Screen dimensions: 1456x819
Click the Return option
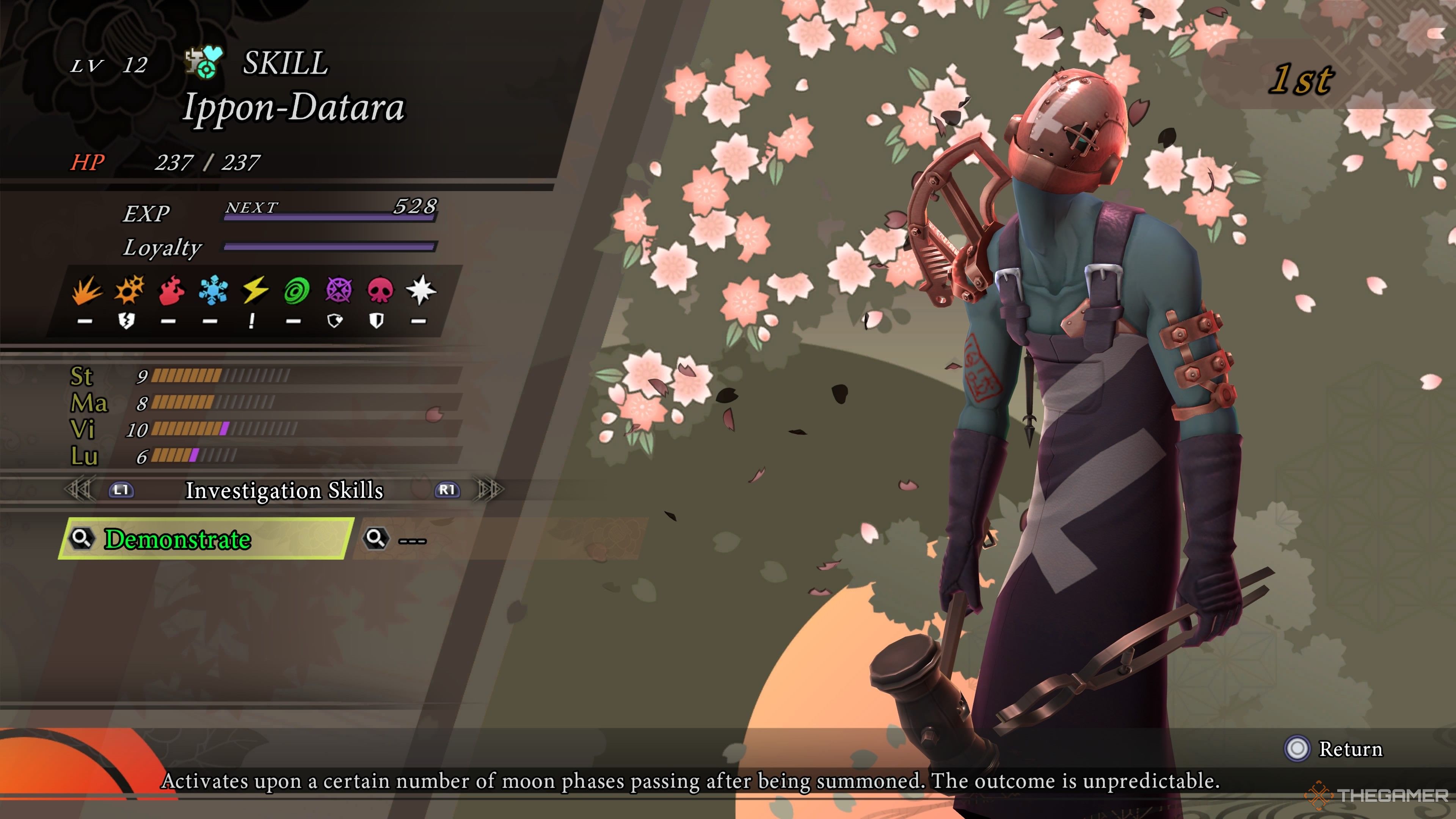[1334, 749]
